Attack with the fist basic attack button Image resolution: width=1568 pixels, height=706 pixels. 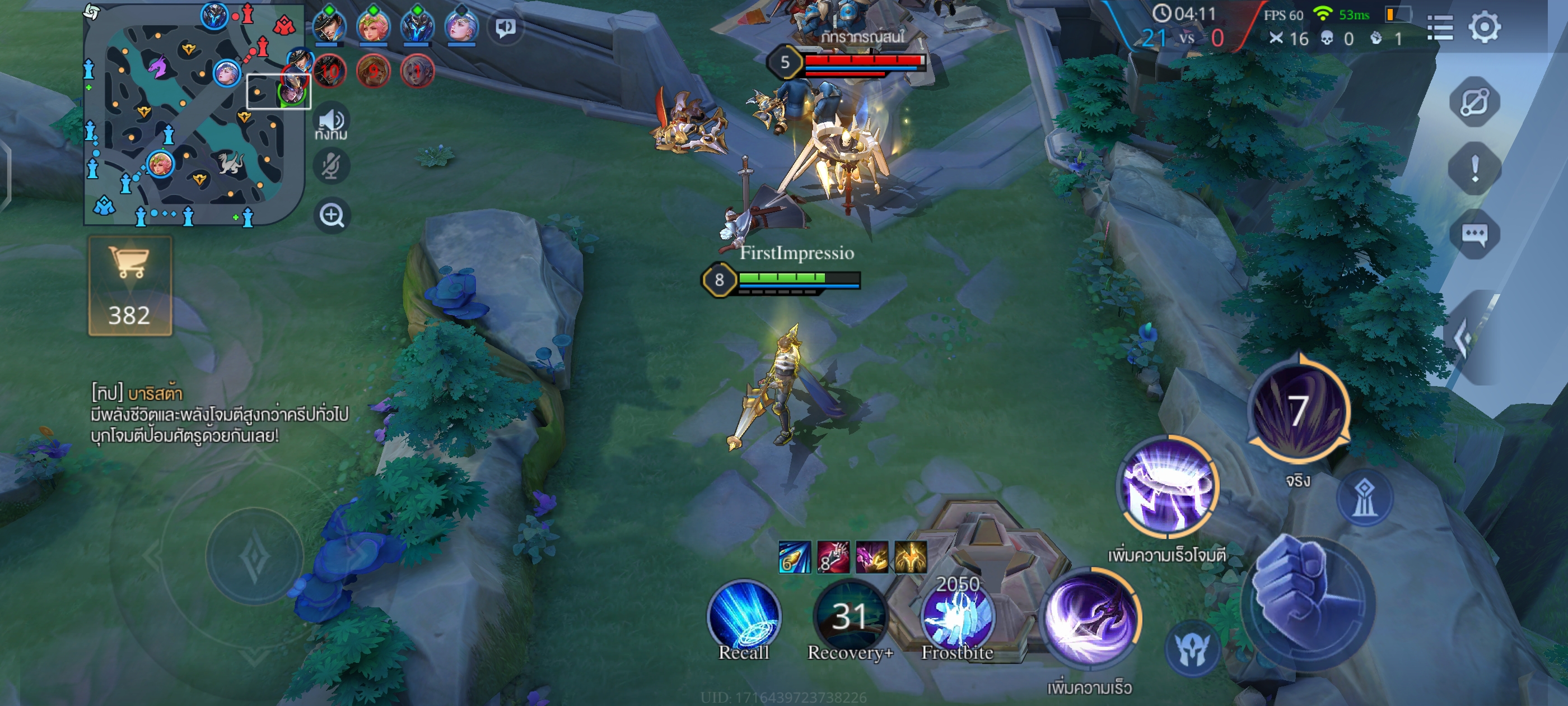[x=1308, y=603]
